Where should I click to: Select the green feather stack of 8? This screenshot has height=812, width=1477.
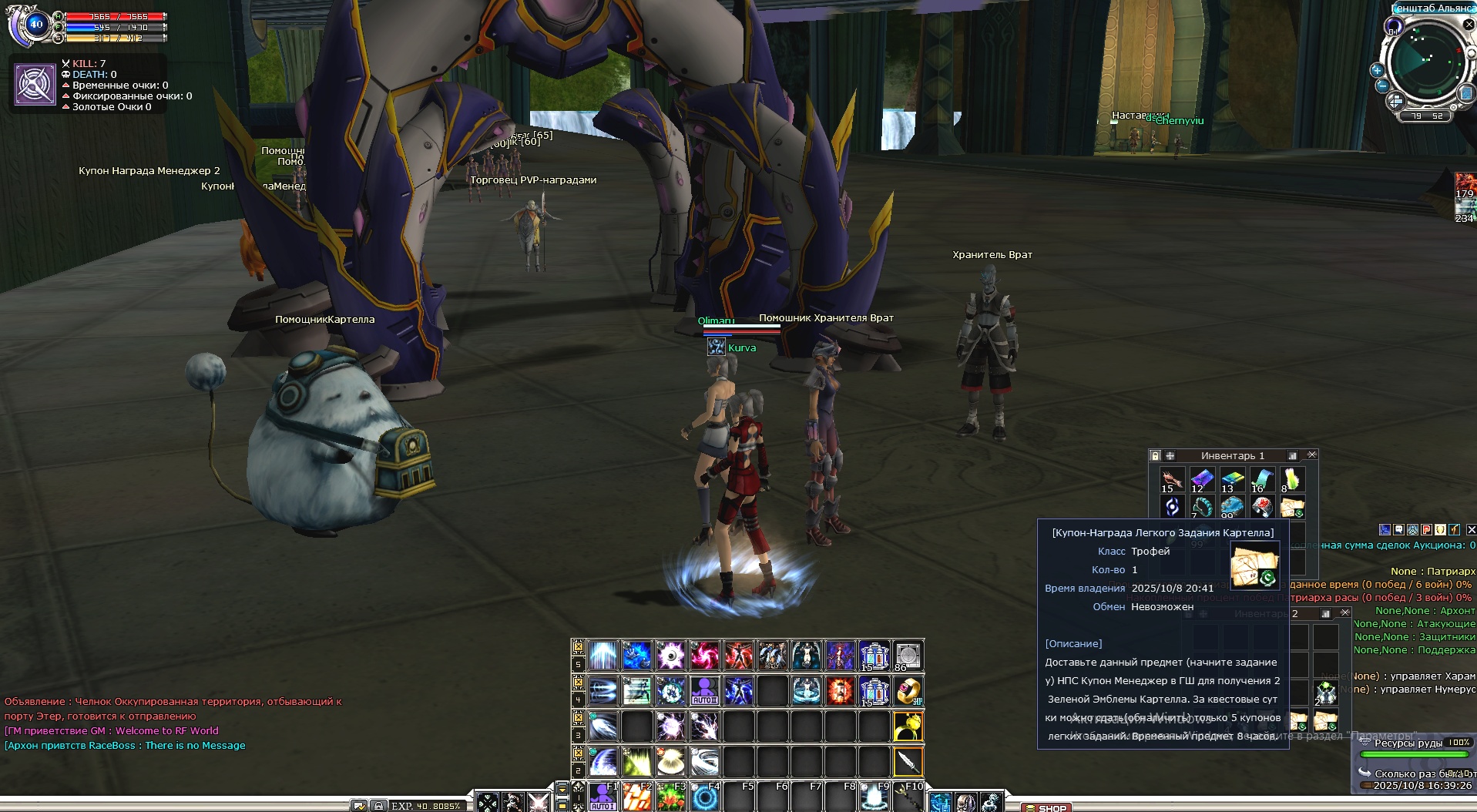pos(1292,480)
